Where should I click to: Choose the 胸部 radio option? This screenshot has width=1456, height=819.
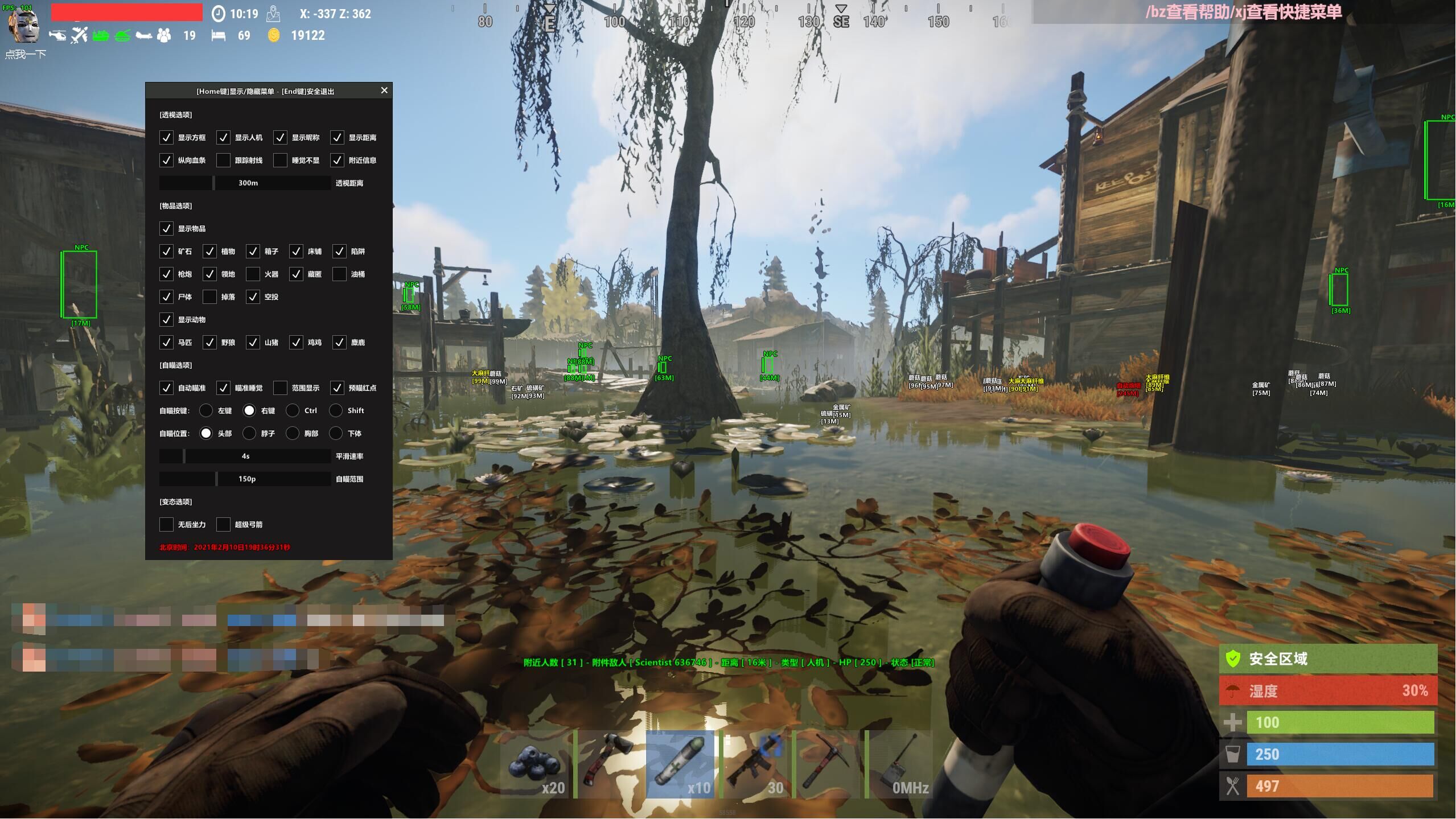[293, 434]
